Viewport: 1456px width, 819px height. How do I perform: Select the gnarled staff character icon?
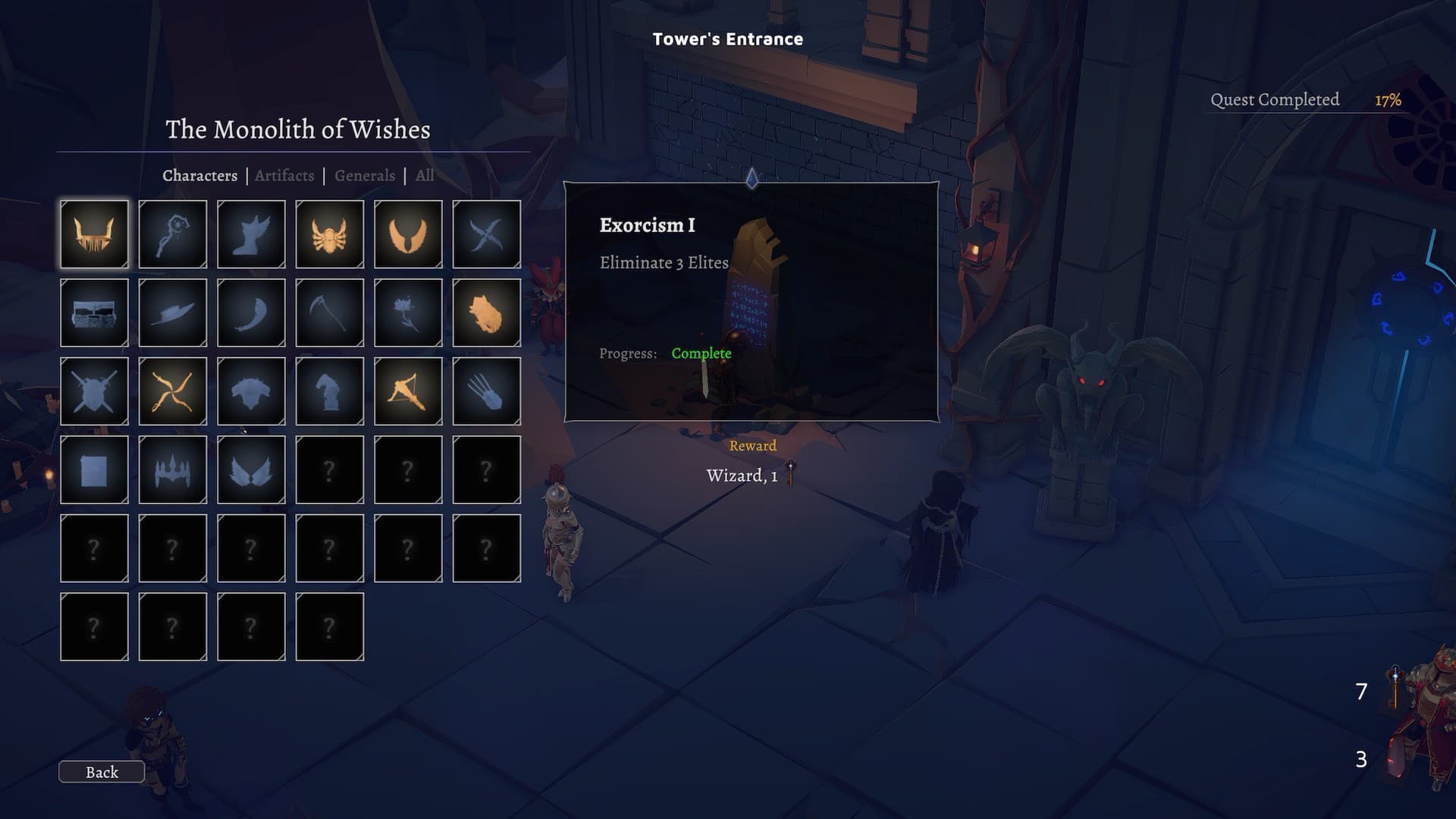point(173,234)
